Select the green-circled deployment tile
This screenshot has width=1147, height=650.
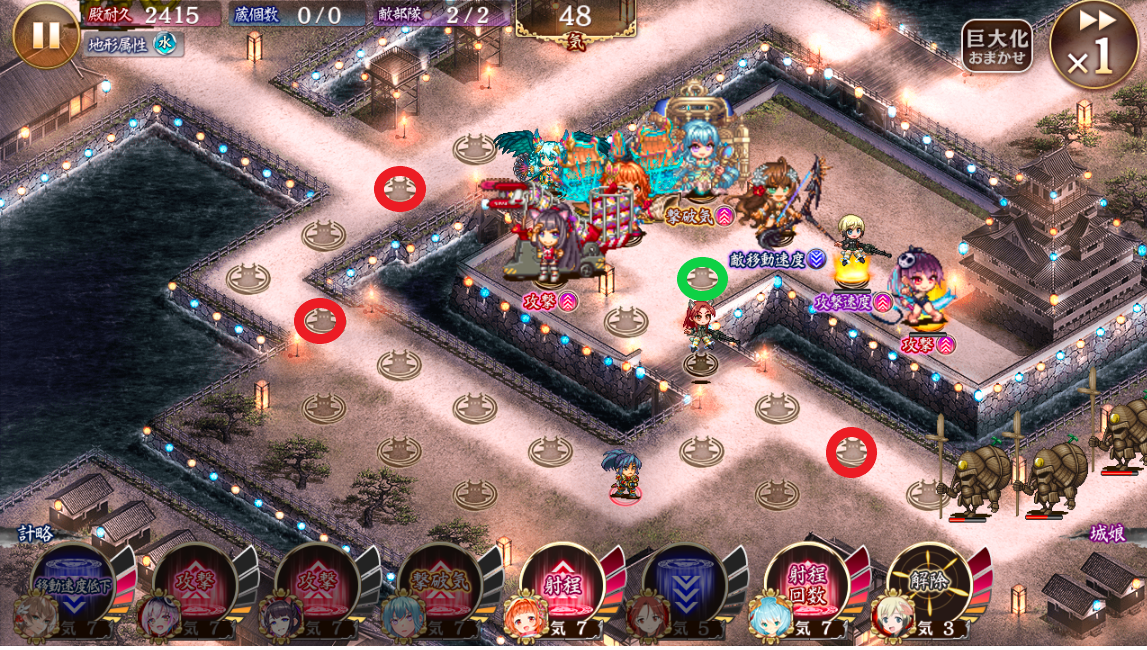tap(702, 279)
